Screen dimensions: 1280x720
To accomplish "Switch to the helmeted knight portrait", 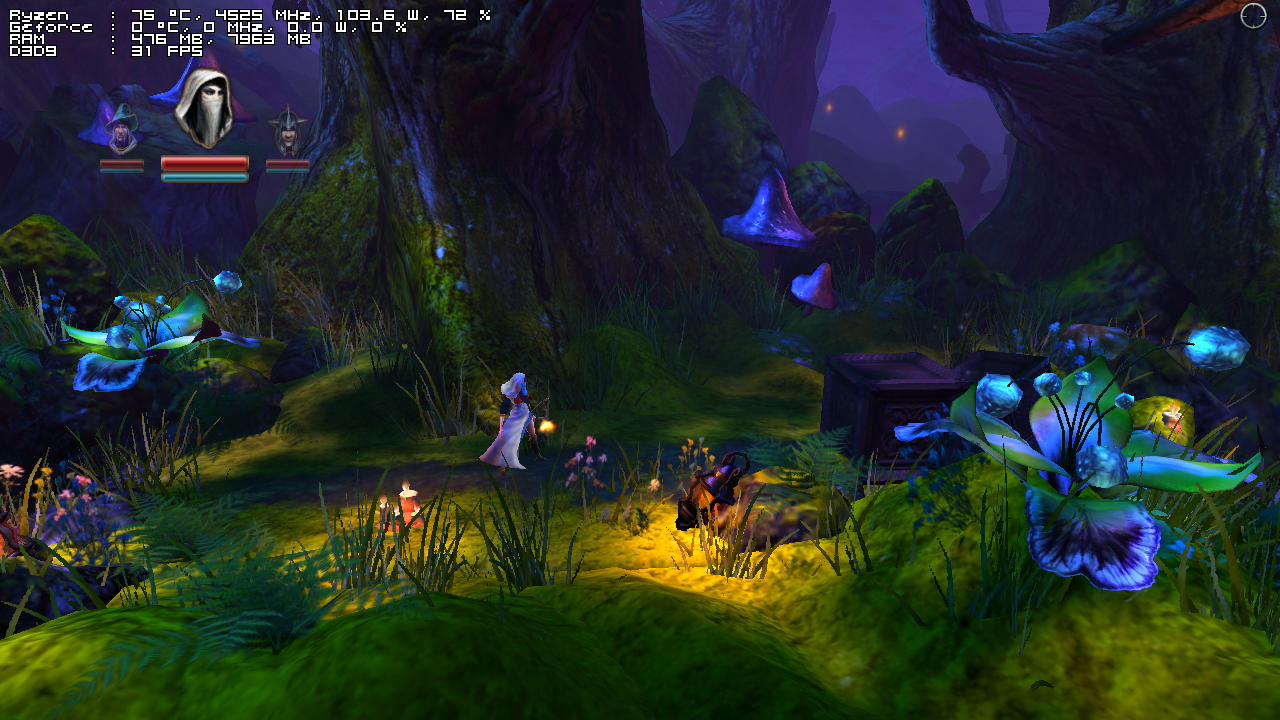I will pos(288,132).
